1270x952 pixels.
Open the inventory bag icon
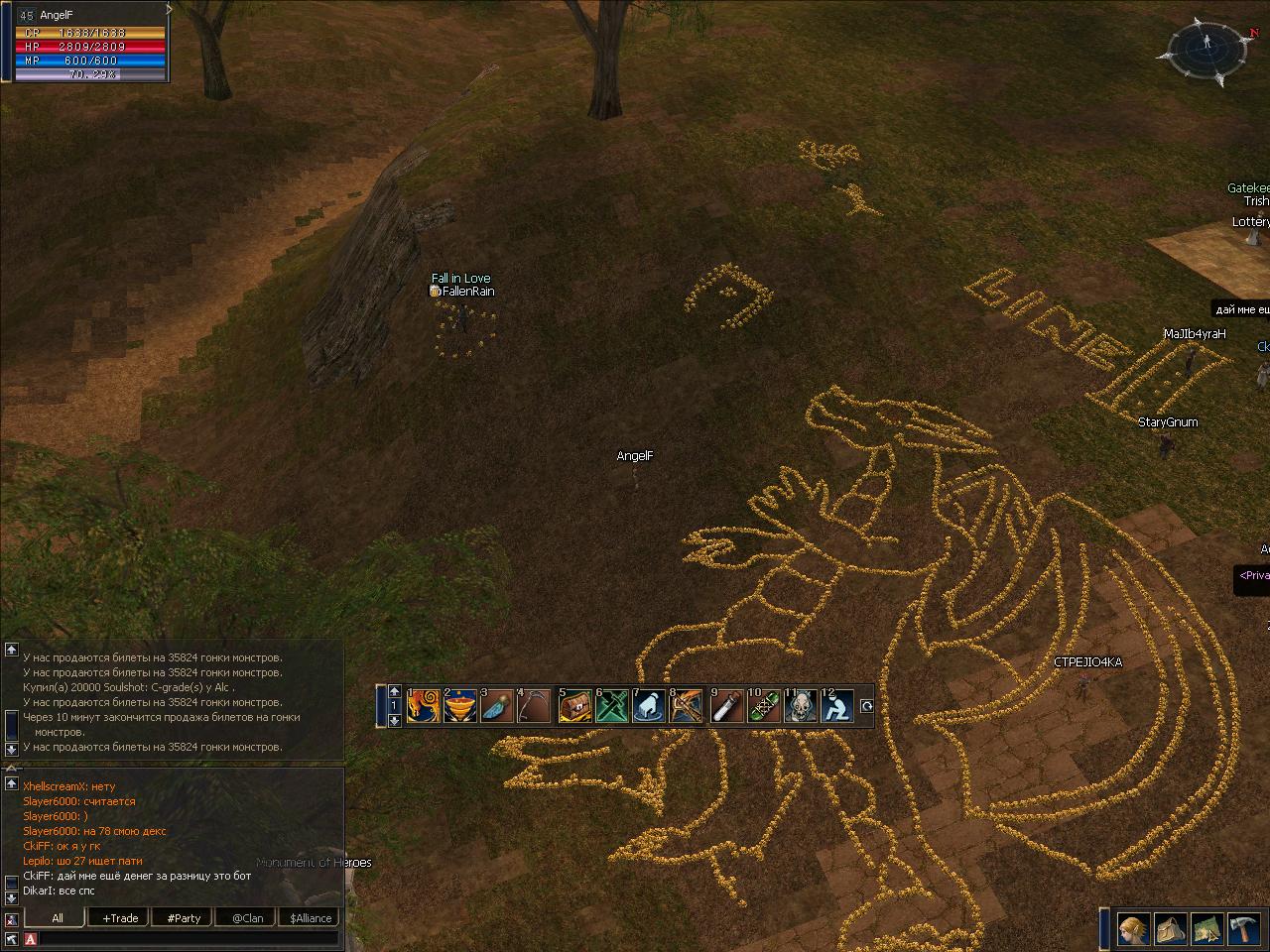1171,929
